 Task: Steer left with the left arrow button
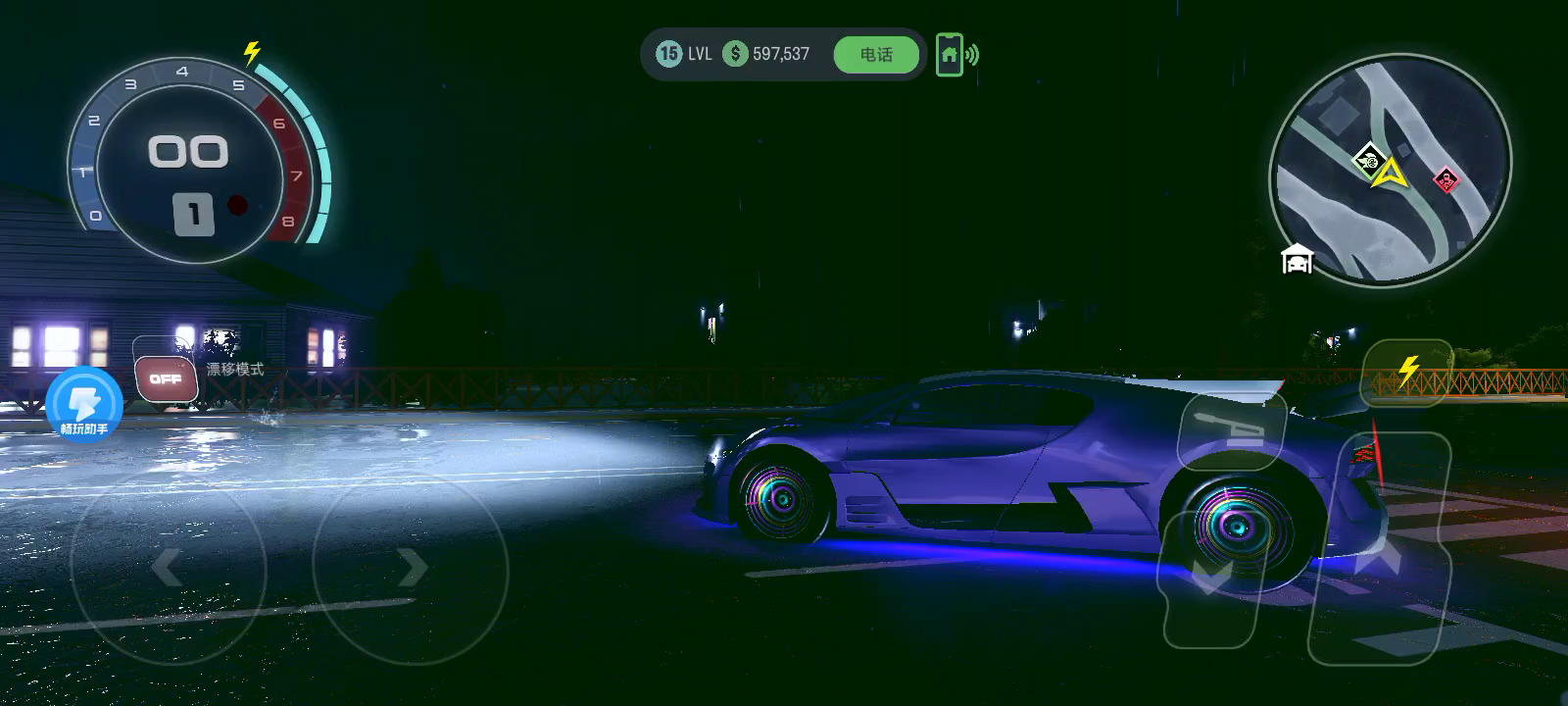click(168, 567)
